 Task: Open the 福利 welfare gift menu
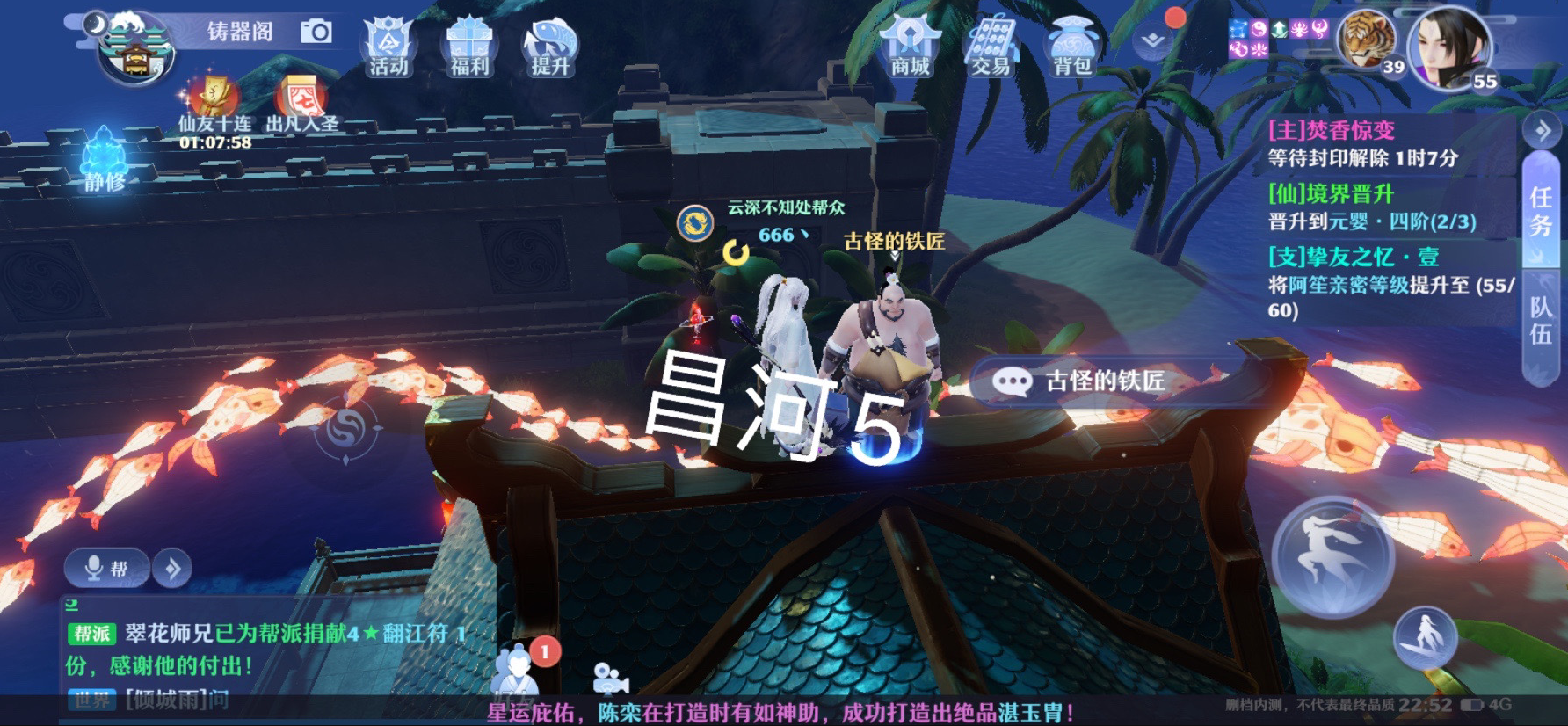click(x=469, y=47)
